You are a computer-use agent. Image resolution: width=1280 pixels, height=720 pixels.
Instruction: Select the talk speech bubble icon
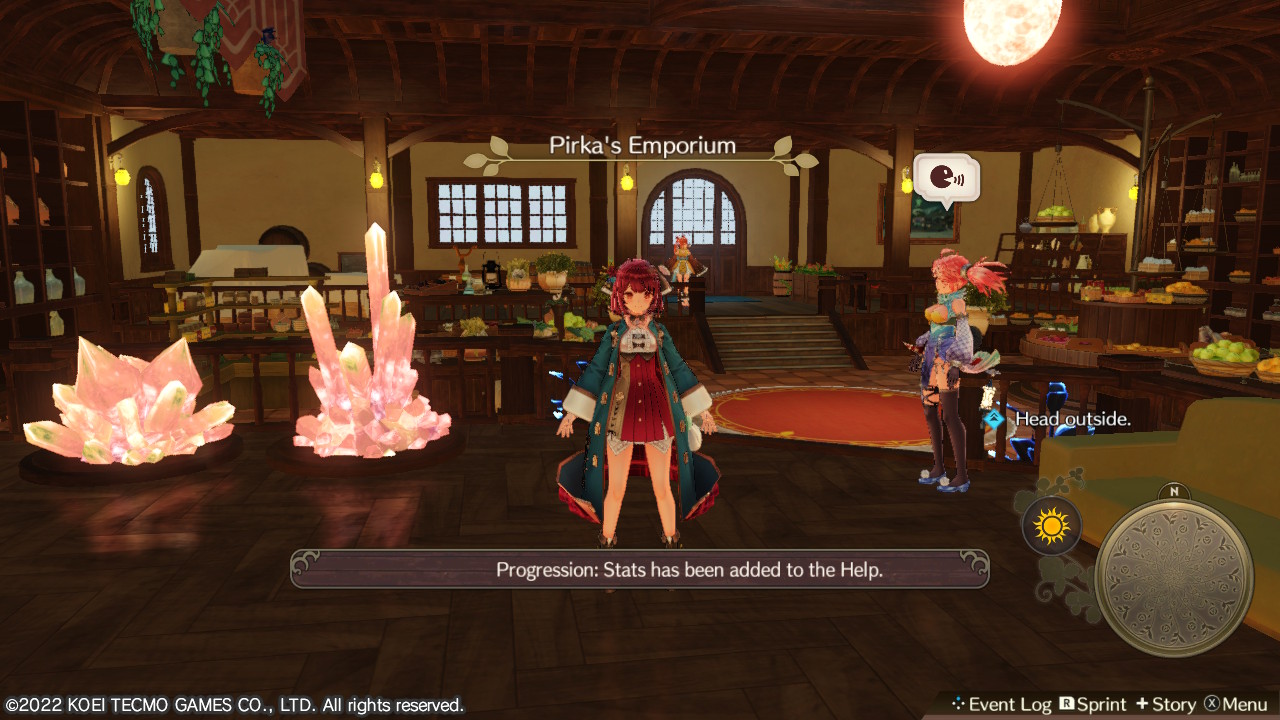coord(945,179)
